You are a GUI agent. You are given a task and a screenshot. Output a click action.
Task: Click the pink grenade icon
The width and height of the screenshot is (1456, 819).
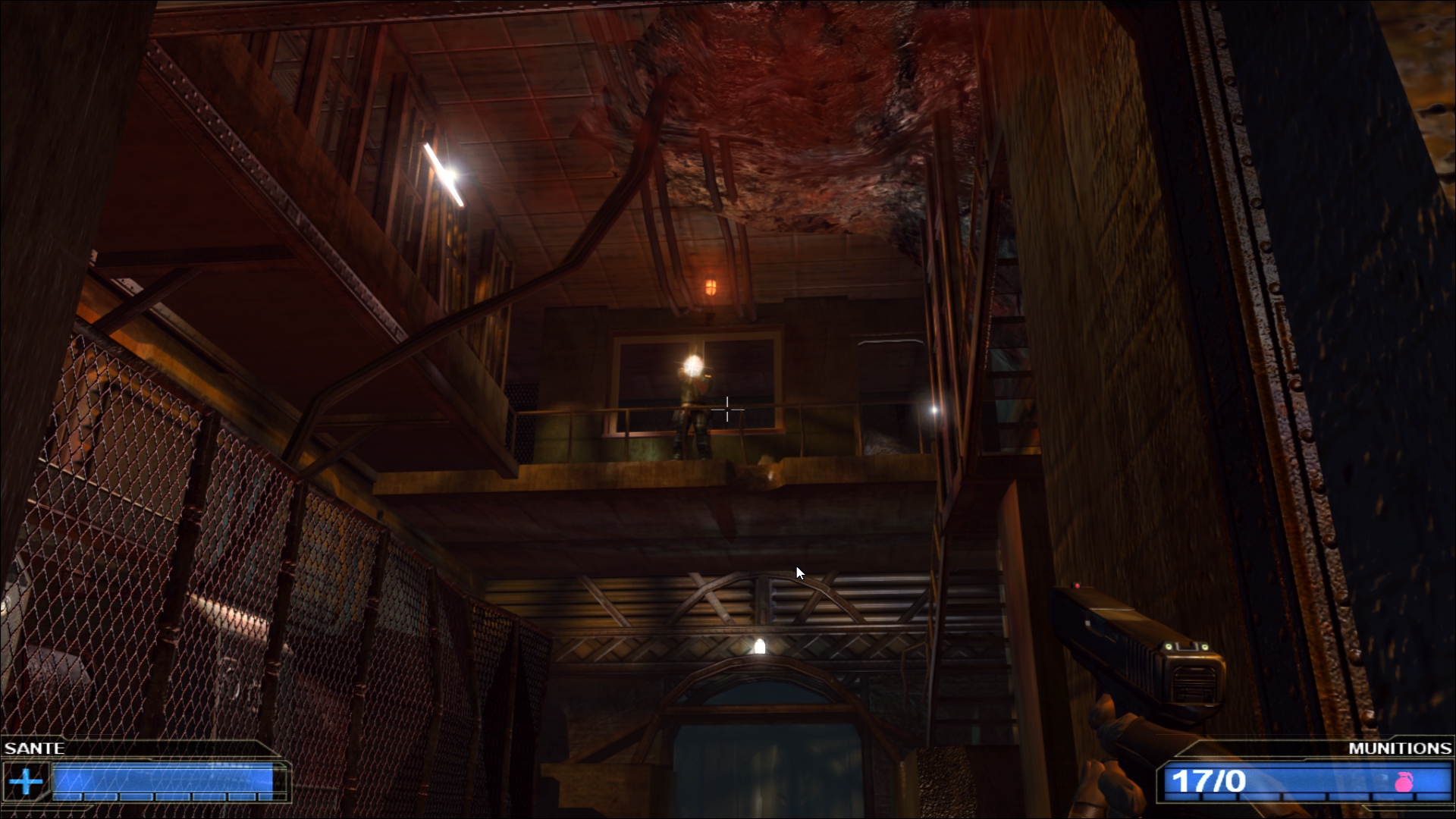(x=1404, y=782)
